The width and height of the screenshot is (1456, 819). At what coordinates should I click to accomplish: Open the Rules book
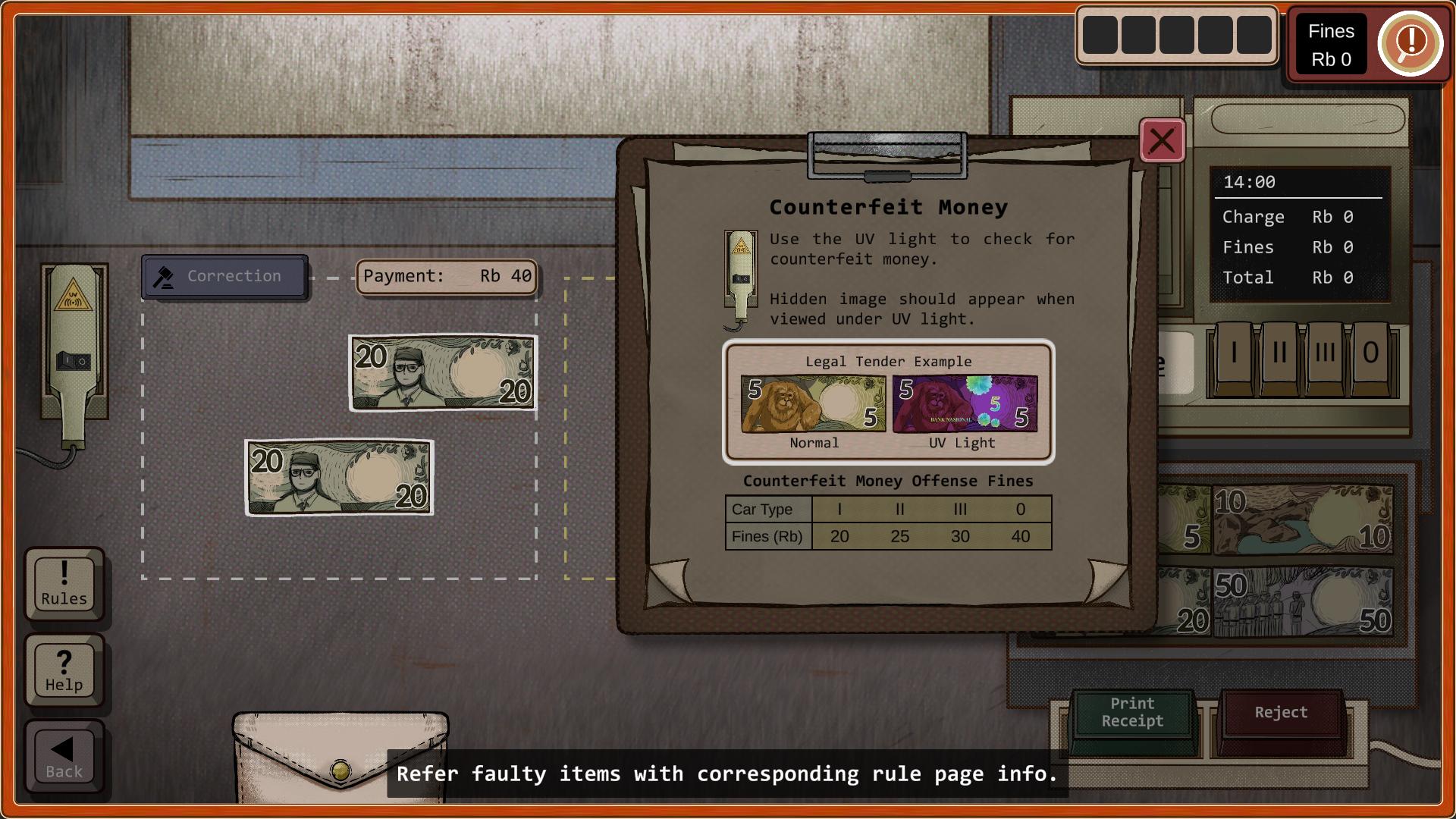click(x=64, y=585)
